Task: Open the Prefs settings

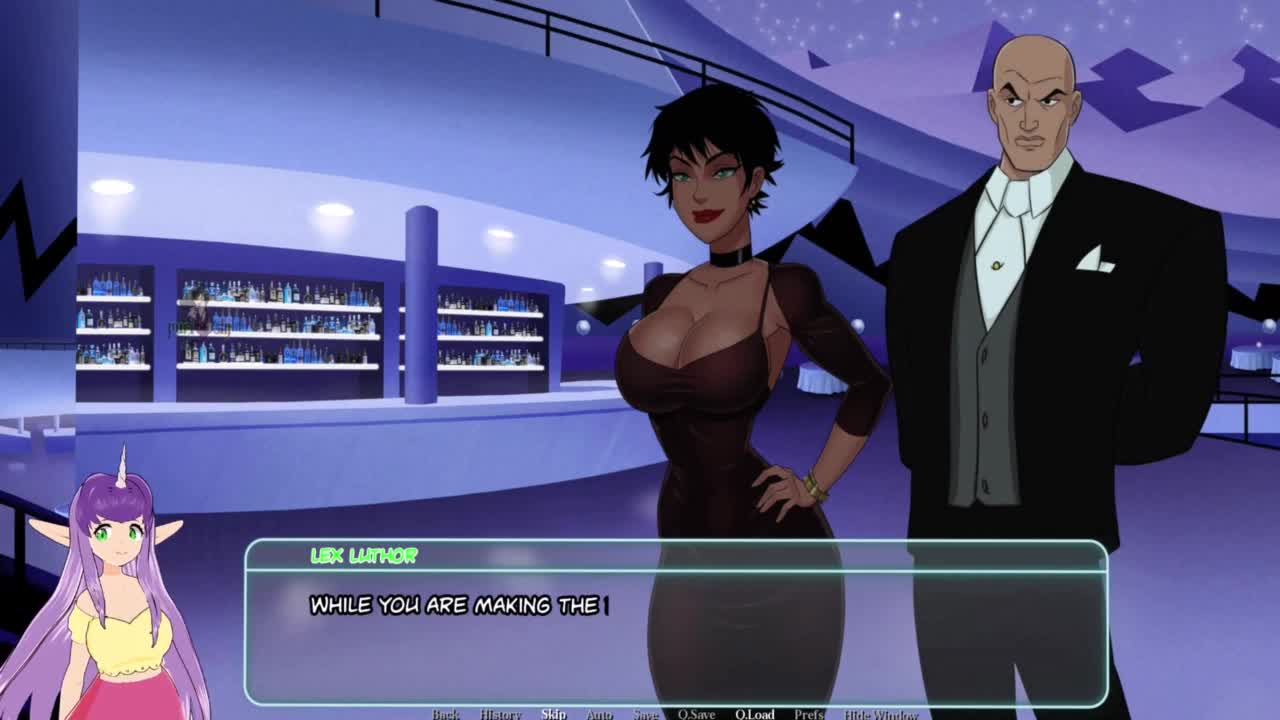Action: pos(809,714)
